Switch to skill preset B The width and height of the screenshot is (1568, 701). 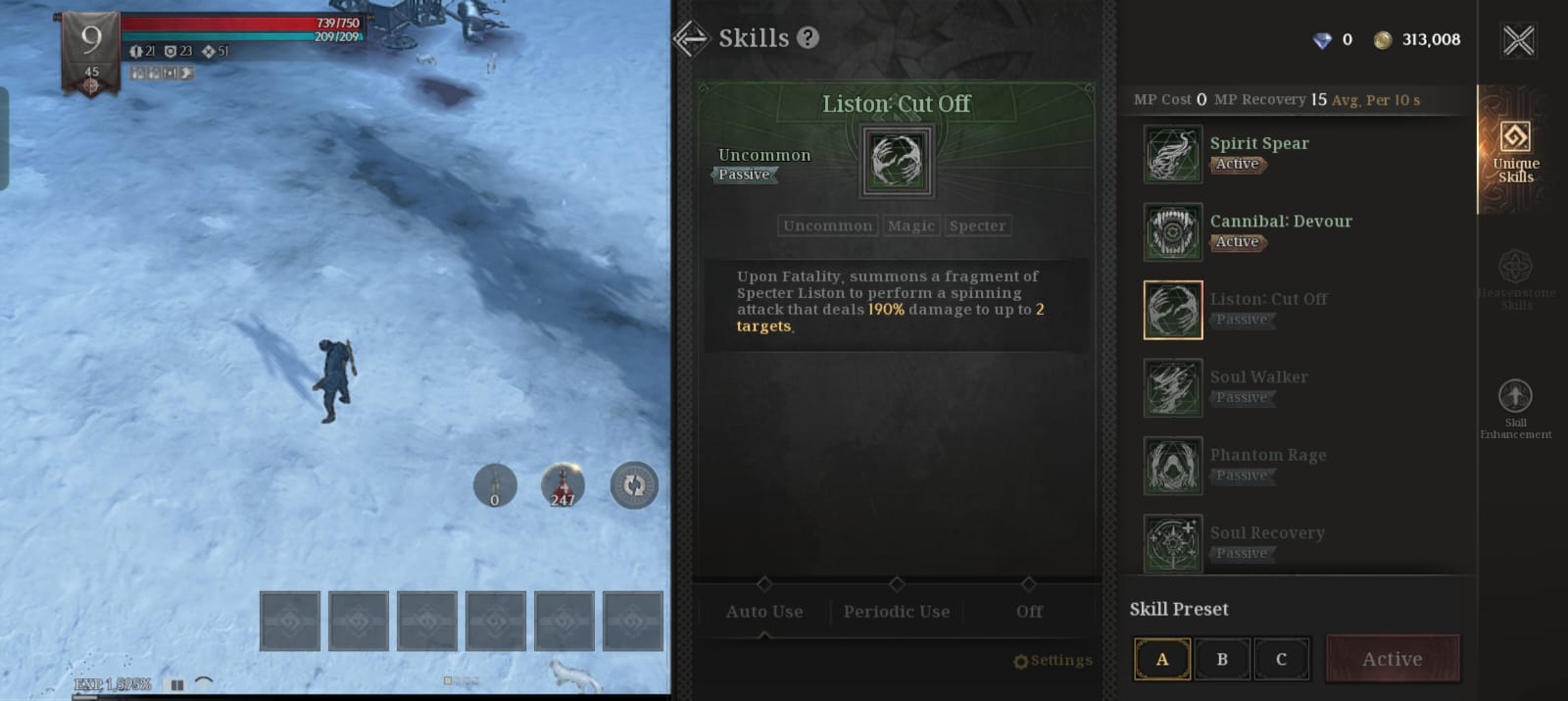[1222, 659]
